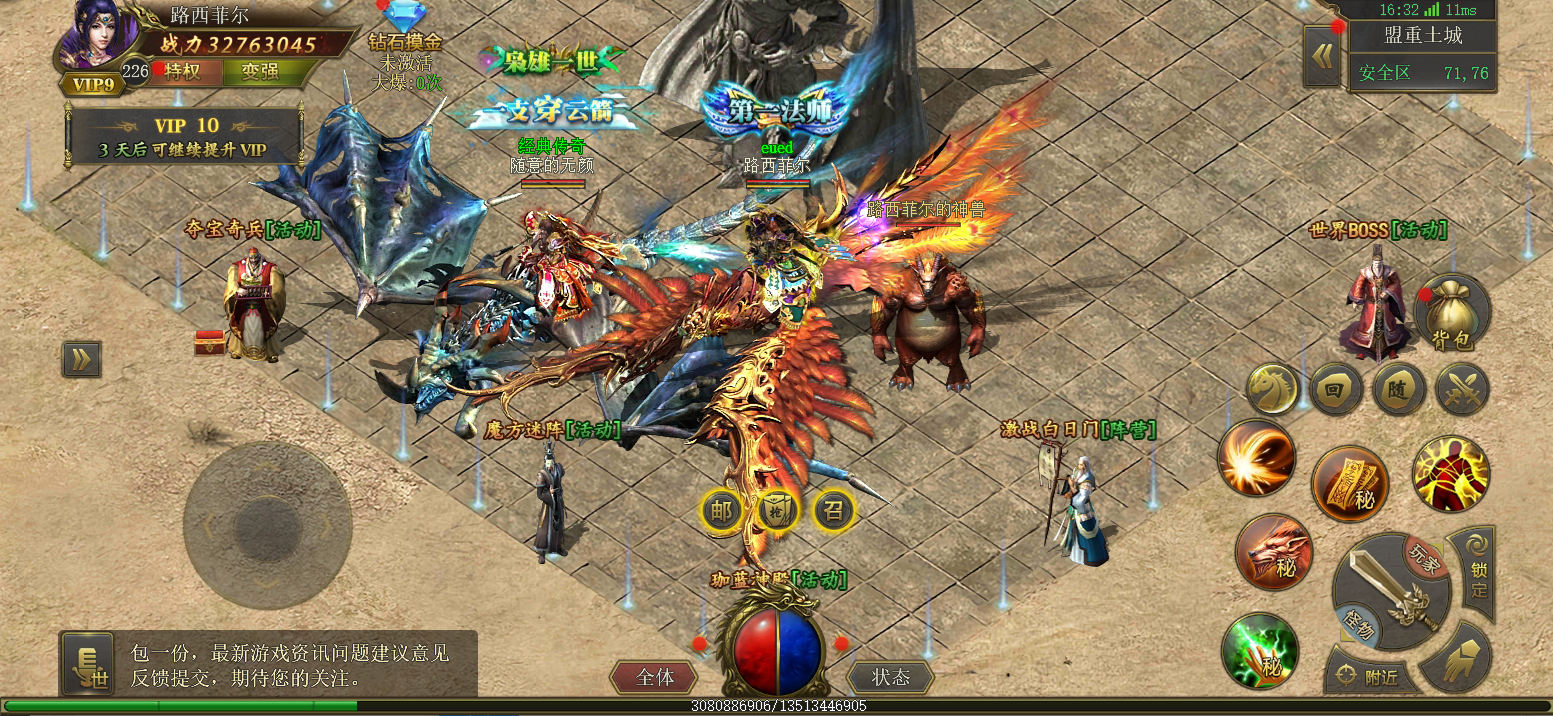Open the 变强 power-up menu
The image size is (1553, 716).
259,72
